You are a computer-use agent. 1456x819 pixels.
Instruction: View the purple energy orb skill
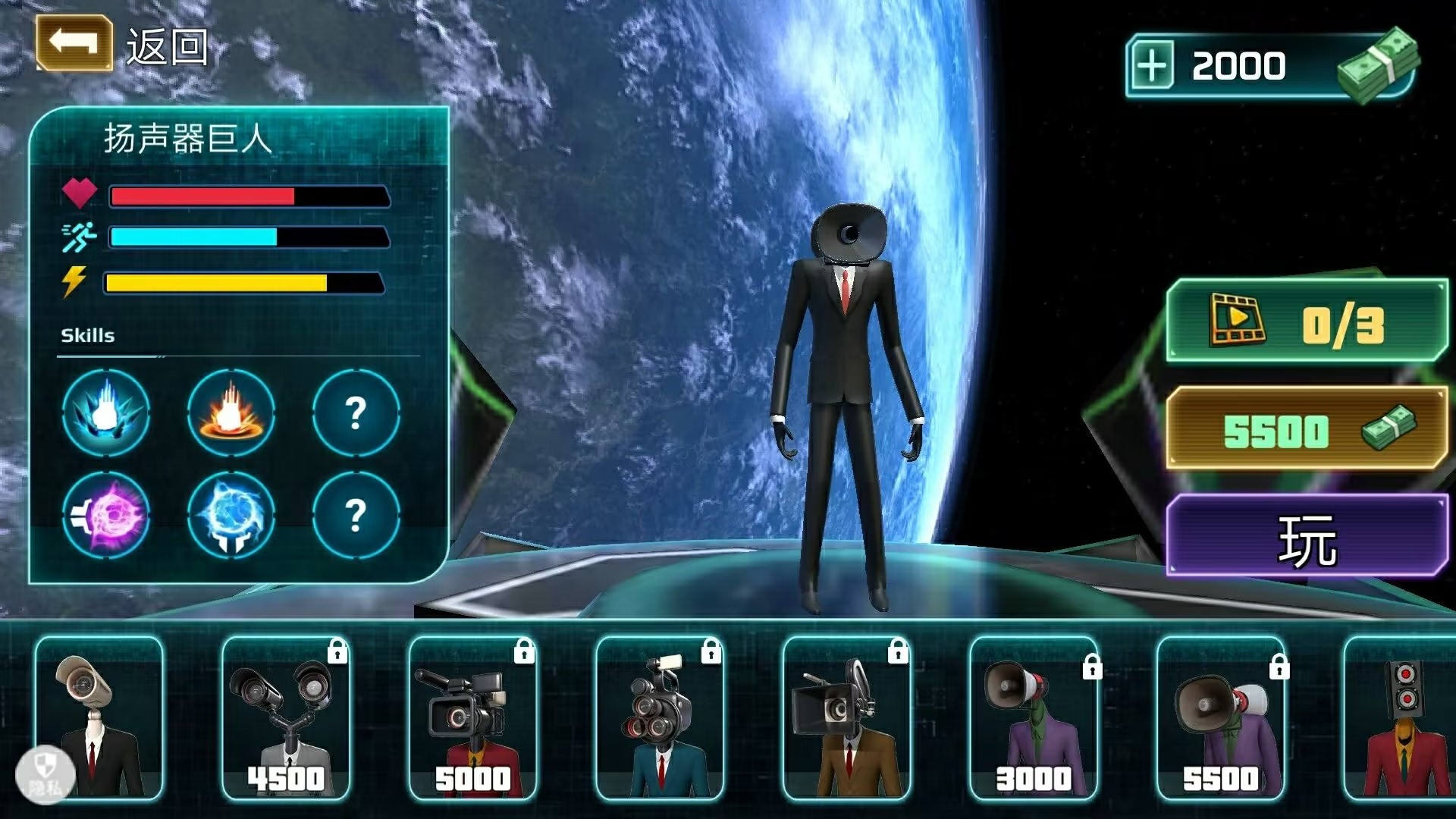point(106,515)
